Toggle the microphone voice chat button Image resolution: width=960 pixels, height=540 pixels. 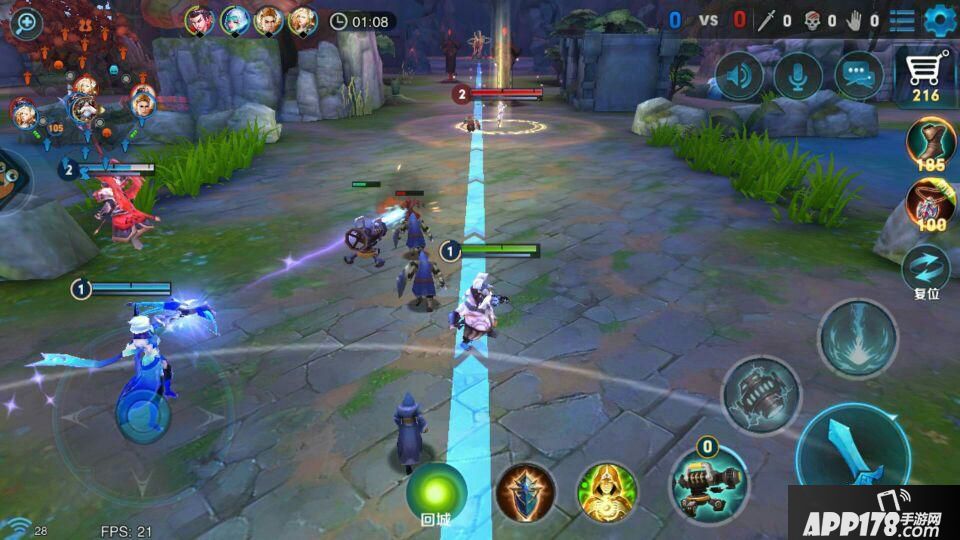tap(798, 76)
